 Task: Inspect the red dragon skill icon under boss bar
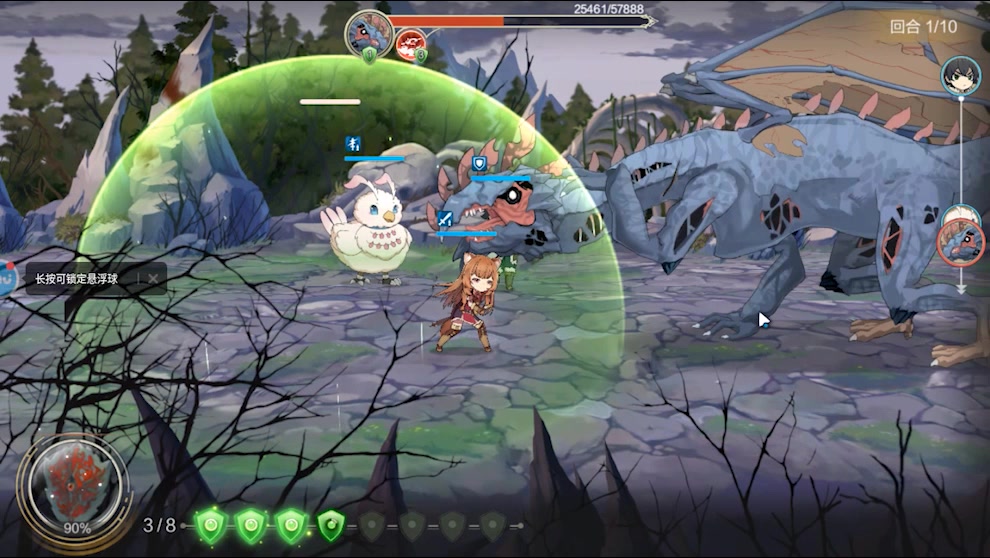(x=410, y=43)
